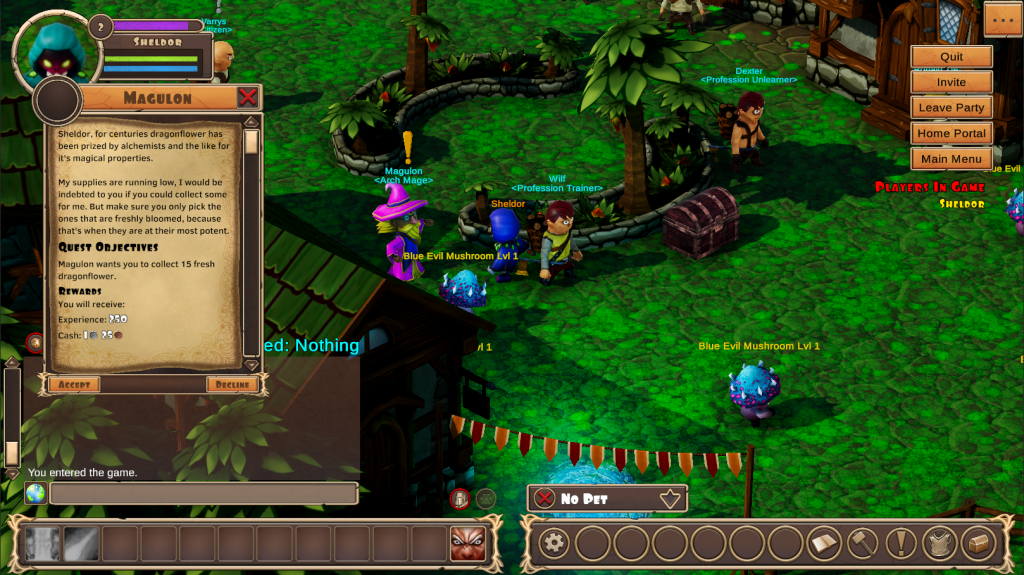Open the treasure chest inventory icon
The width and height of the screenshot is (1024, 575).
tap(978, 544)
